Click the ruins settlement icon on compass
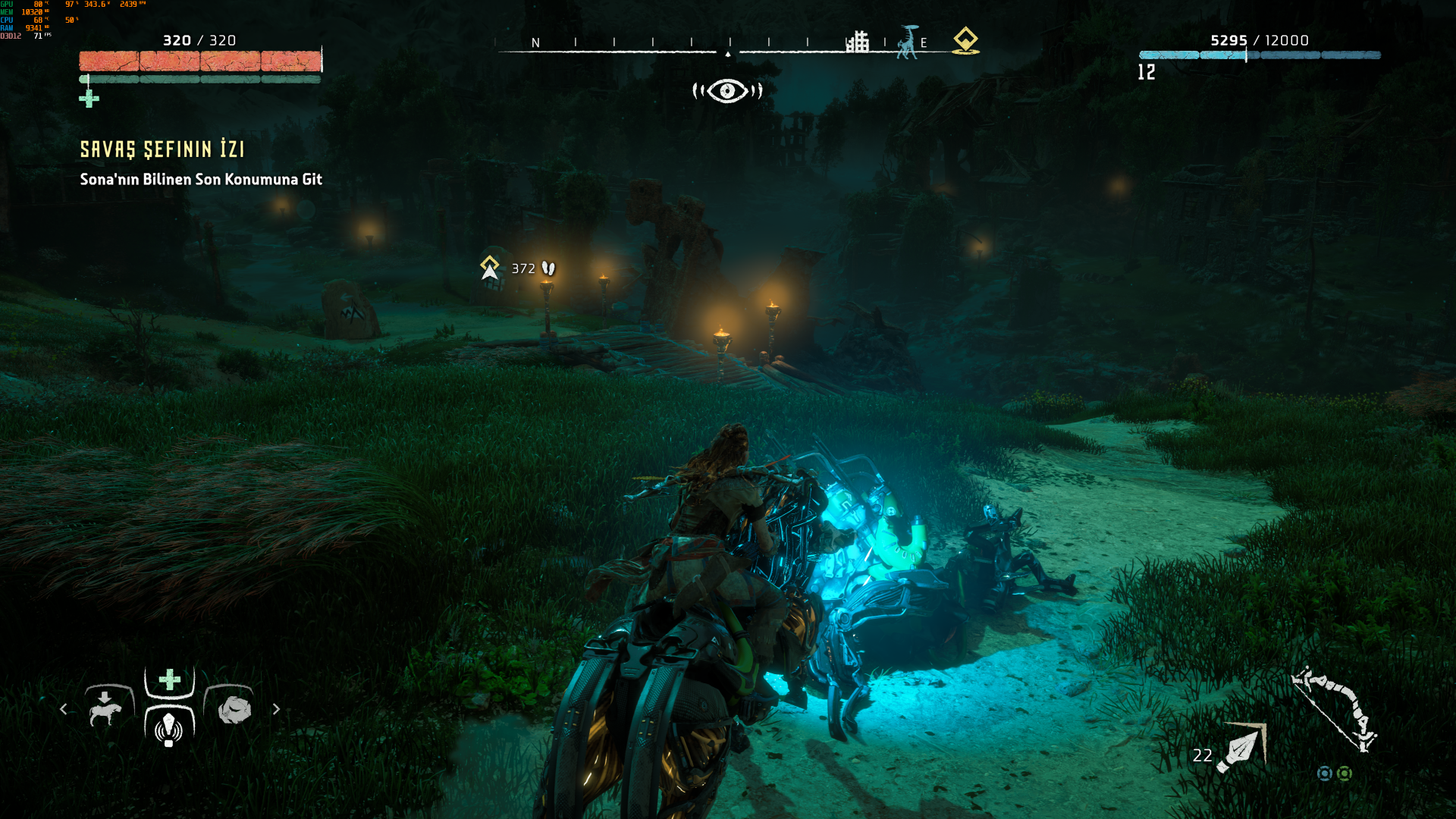Screen dimensions: 1456x819 tap(858, 42)
